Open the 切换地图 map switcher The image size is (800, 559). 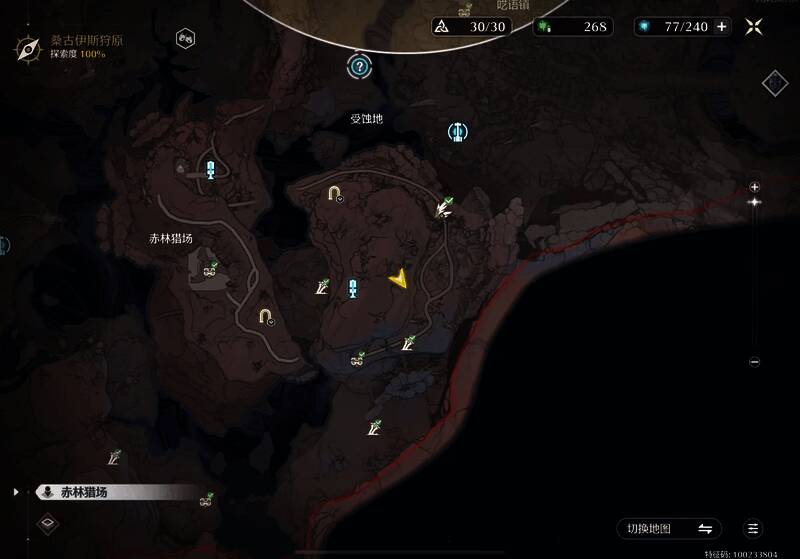coord(668,528)
